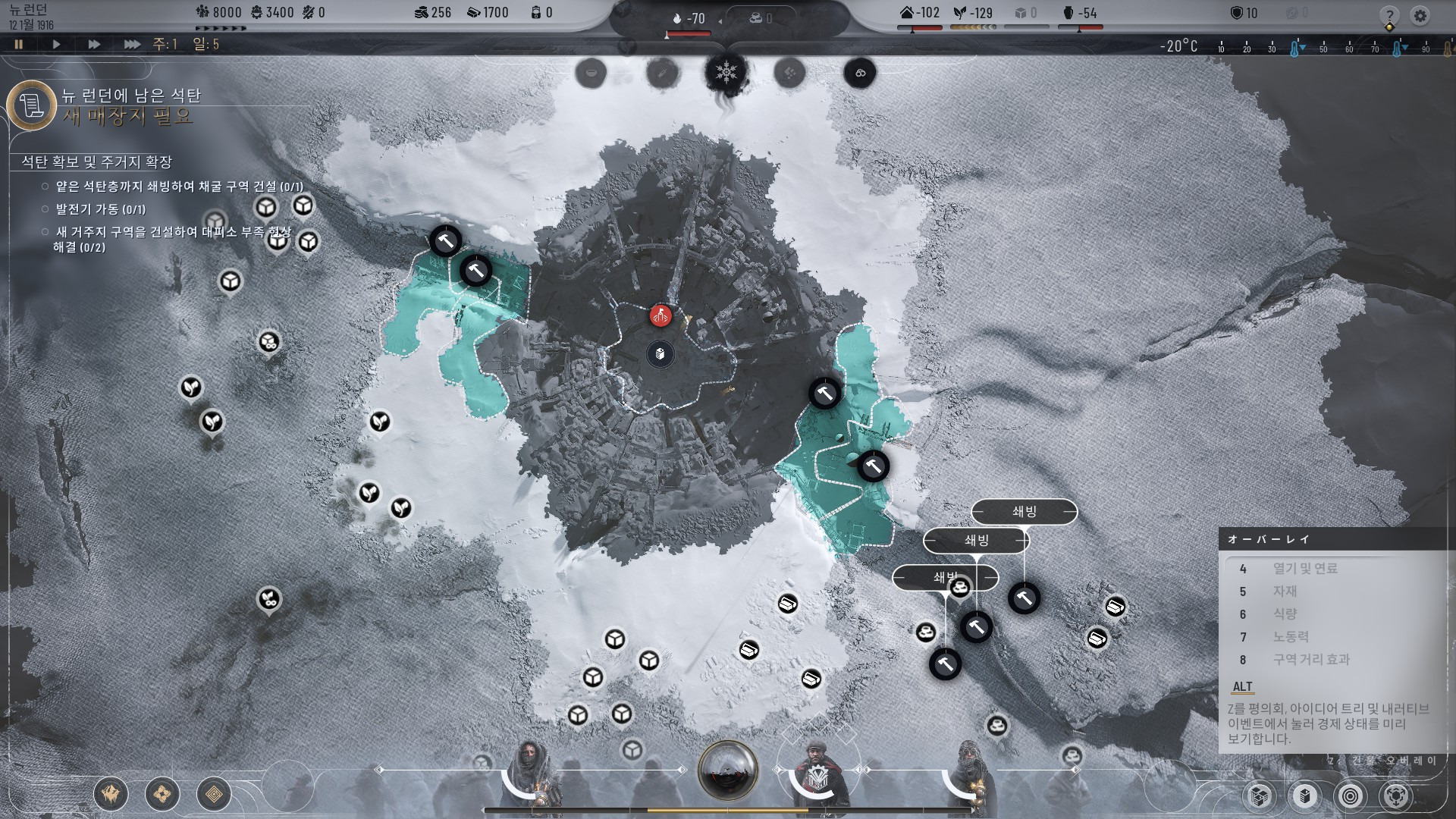This screenshot has width=1456, height=819.
Task: Open the quest scroll objective tracker
Action: [32, 105]
